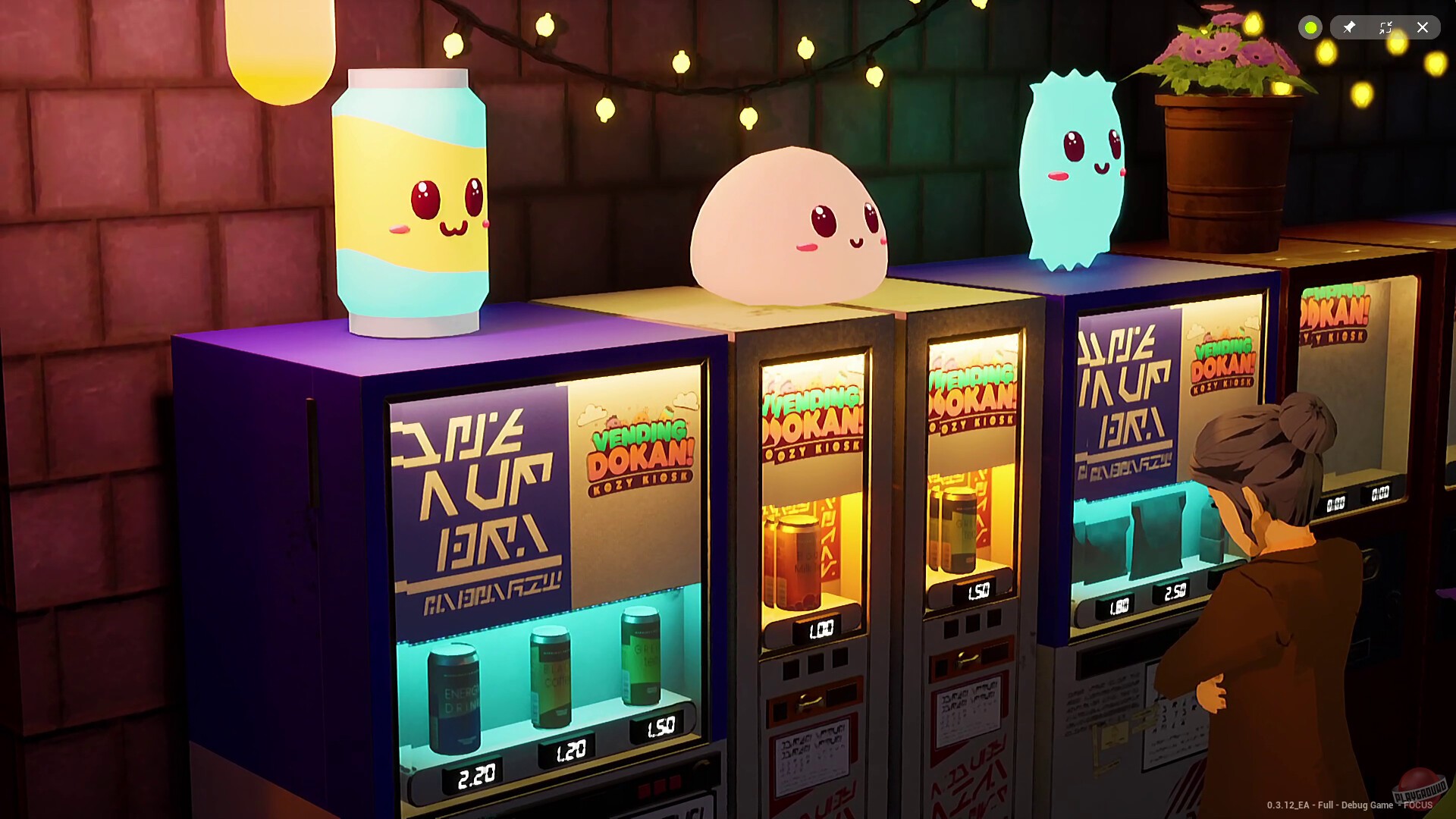Open the 2.20 price display panel

[x=474, y=774]
